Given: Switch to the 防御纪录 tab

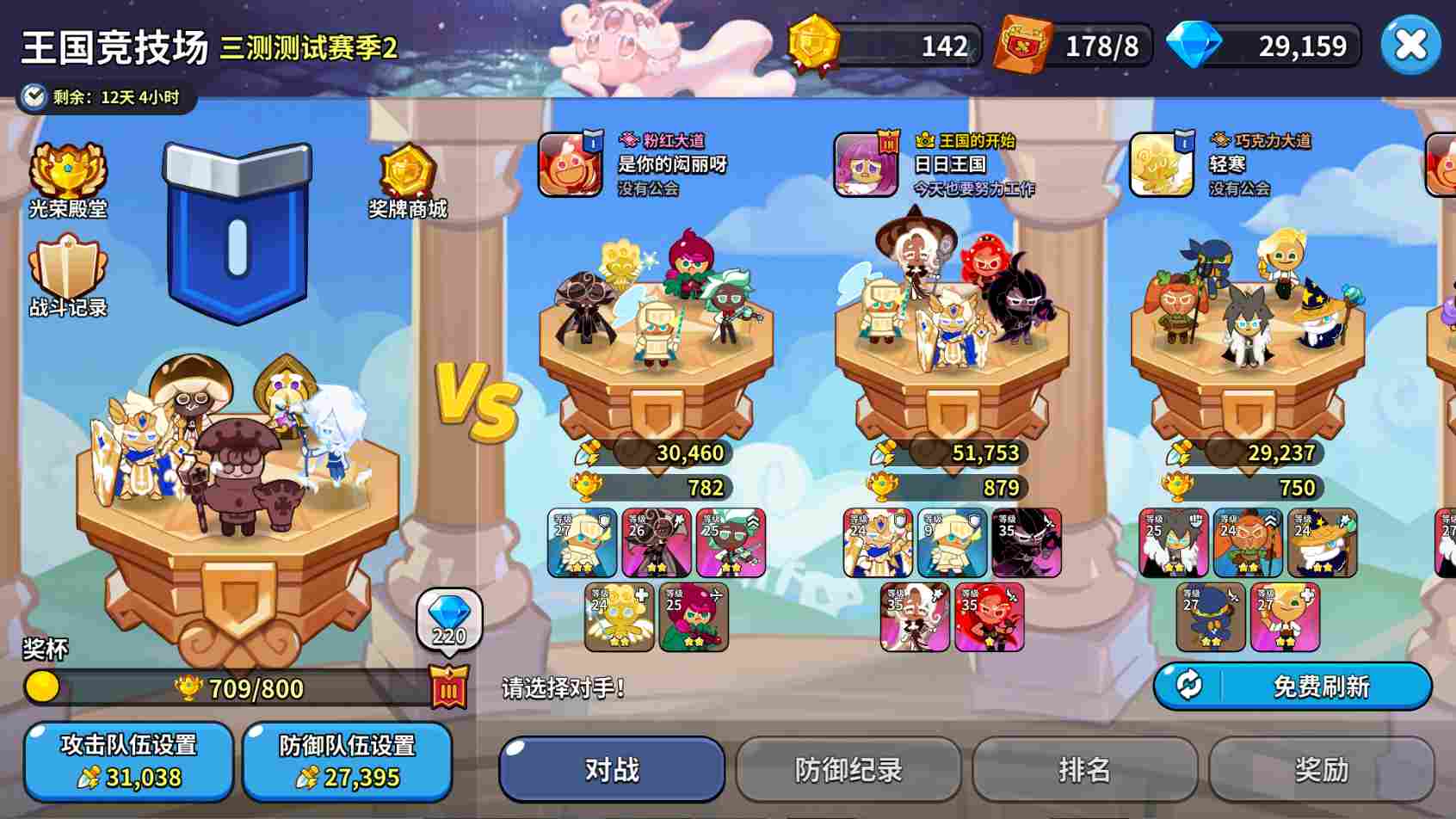Looking at the screenshot, I should (848, 770).
